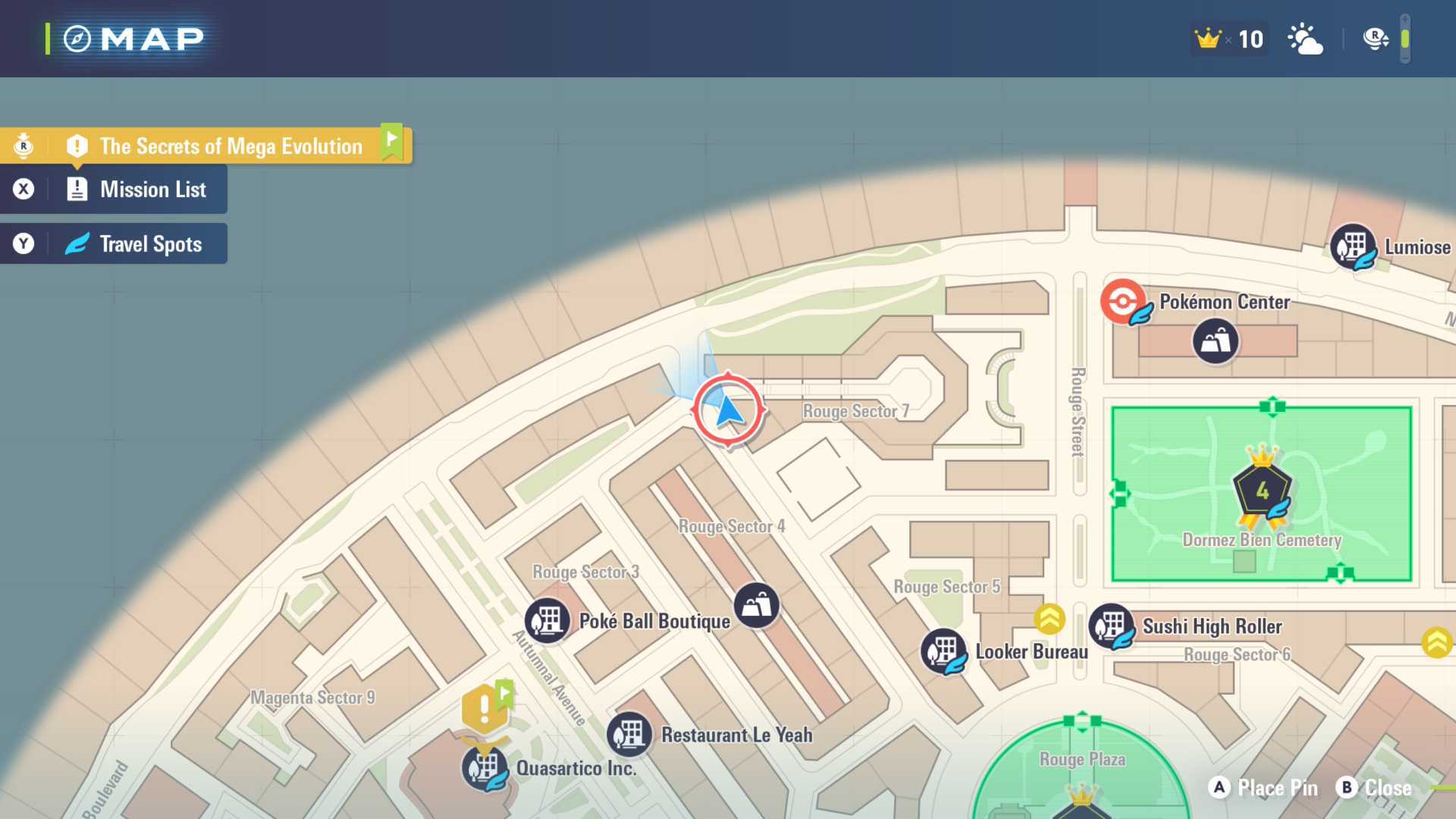Click the player location arrow marker
The width and height of the screenshot is (1456, 819).
(x=728, y=410)
